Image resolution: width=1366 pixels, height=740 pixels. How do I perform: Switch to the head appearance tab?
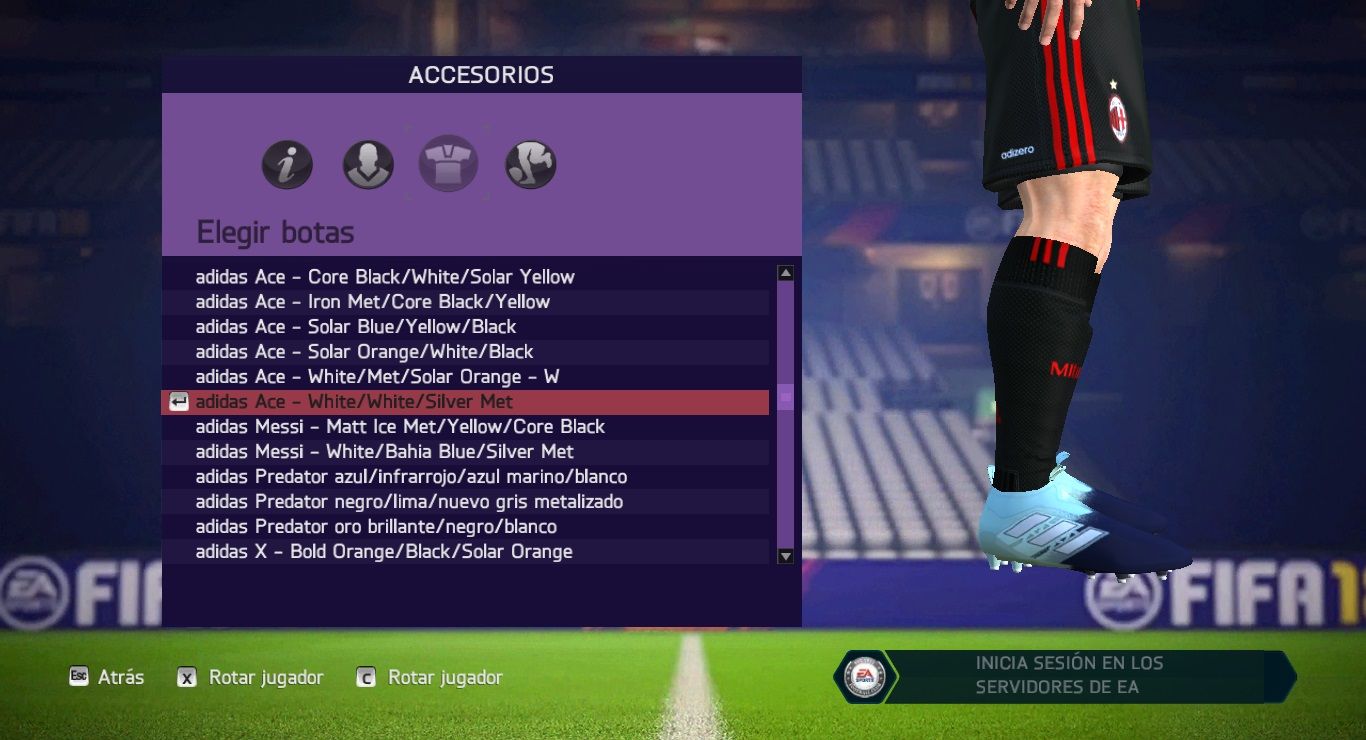(368, 165)
